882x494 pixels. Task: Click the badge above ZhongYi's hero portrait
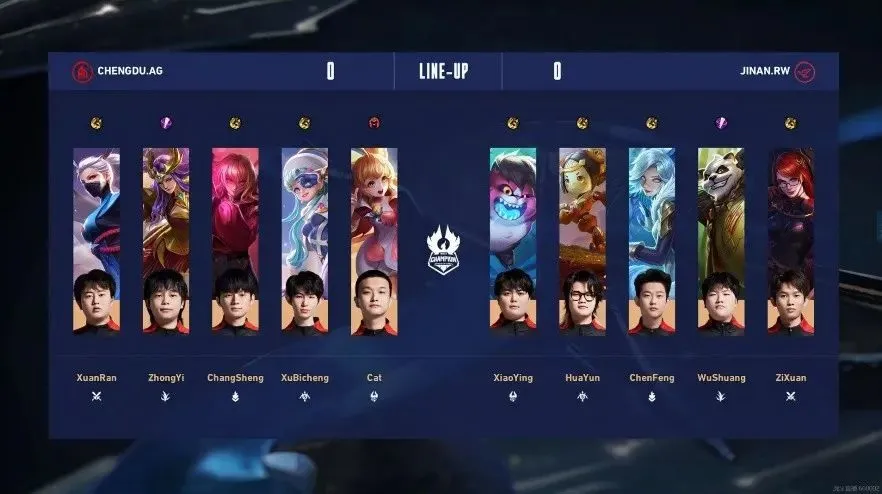(x=166, y=123)
